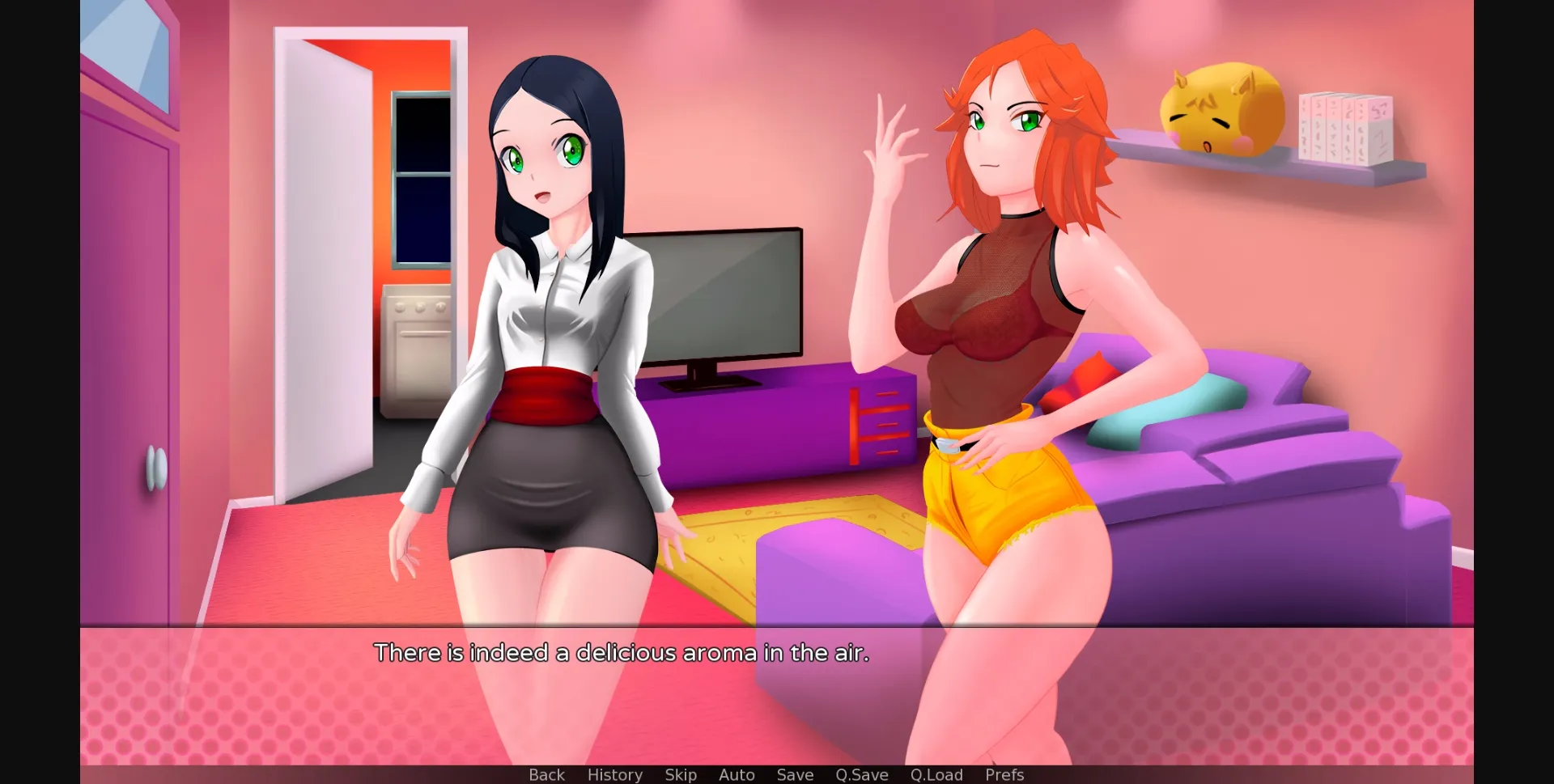Viewport: 1554px width, 784px height.
Task: Click the dialogue text to advance
Action: point(622,652)
